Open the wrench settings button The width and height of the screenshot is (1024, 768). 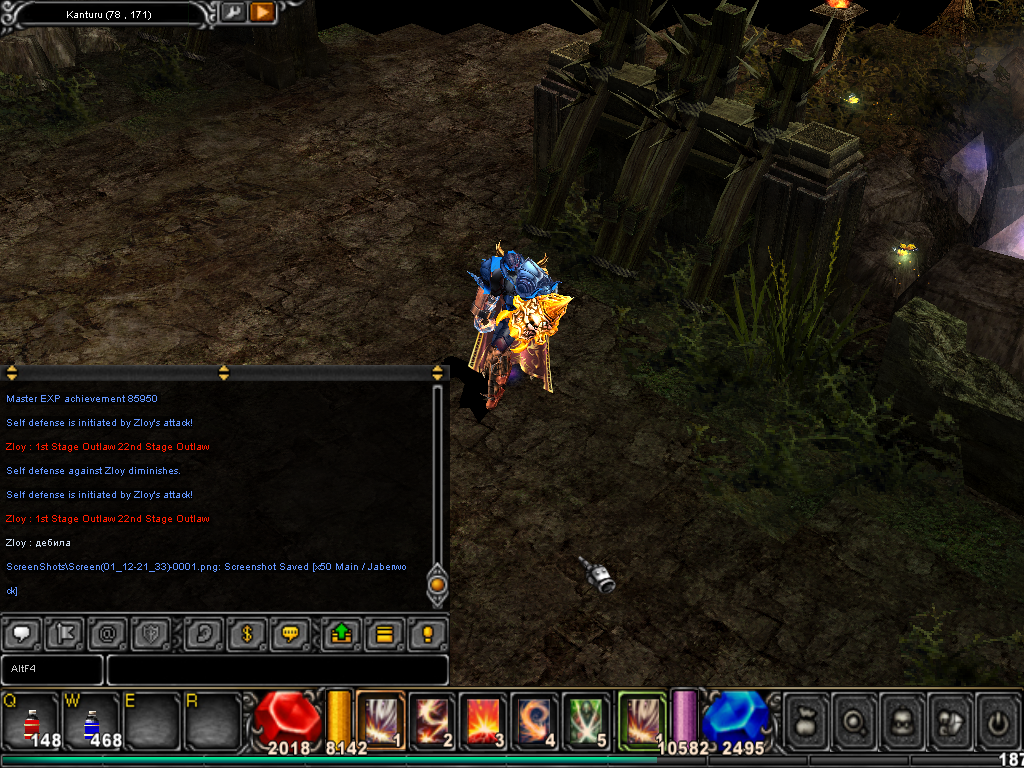[232, 13]
